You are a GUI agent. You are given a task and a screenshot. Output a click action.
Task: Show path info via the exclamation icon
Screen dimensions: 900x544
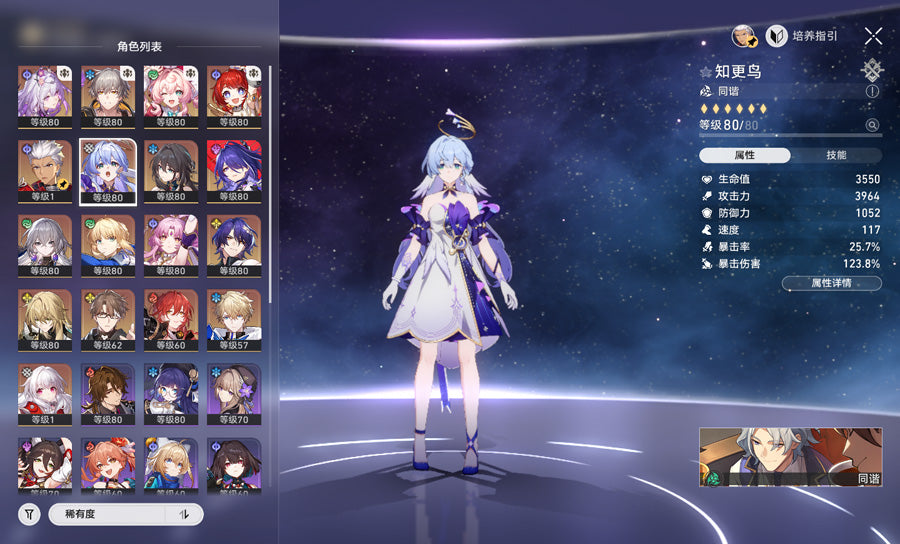[872, 91]
